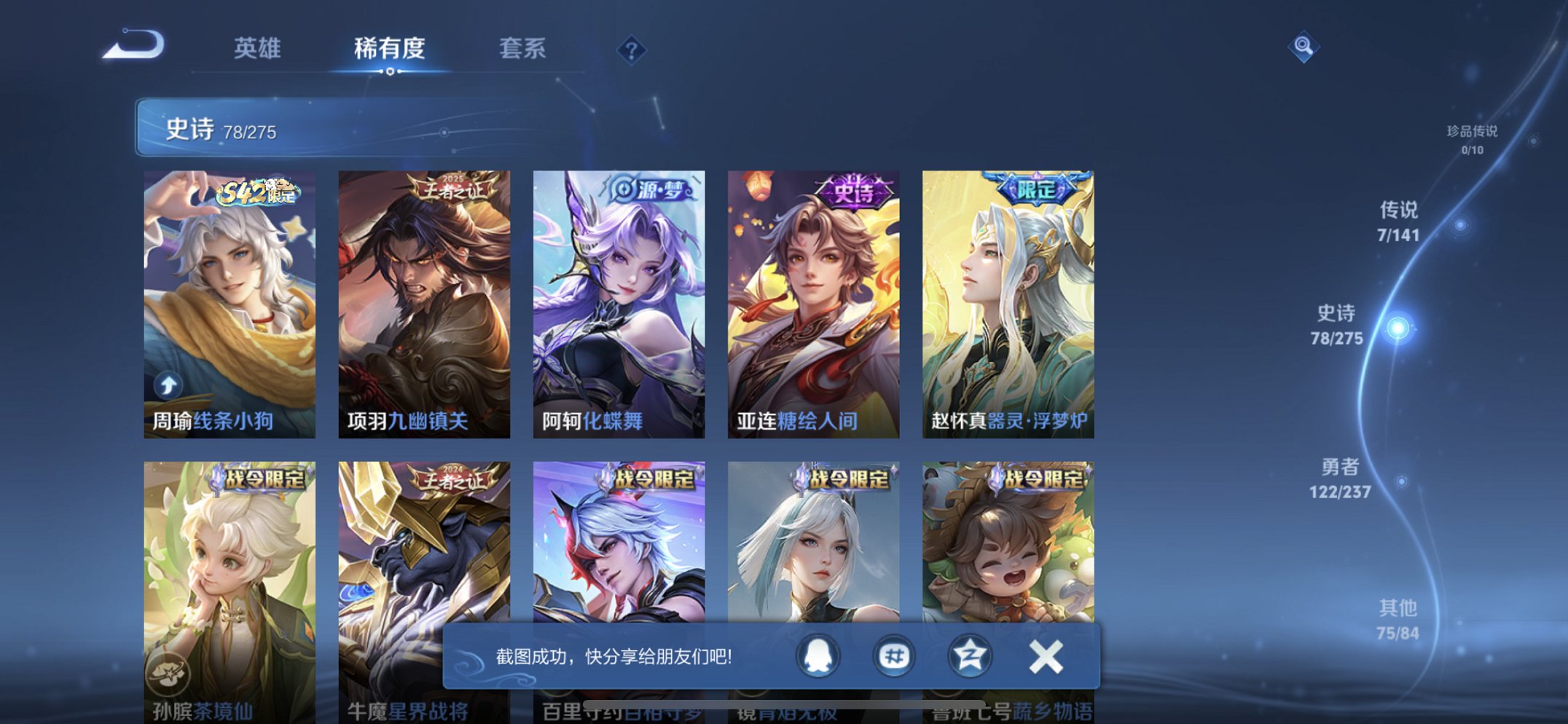
Task: Share screenshot via the QZone star icon
Action: pos(972,656)
